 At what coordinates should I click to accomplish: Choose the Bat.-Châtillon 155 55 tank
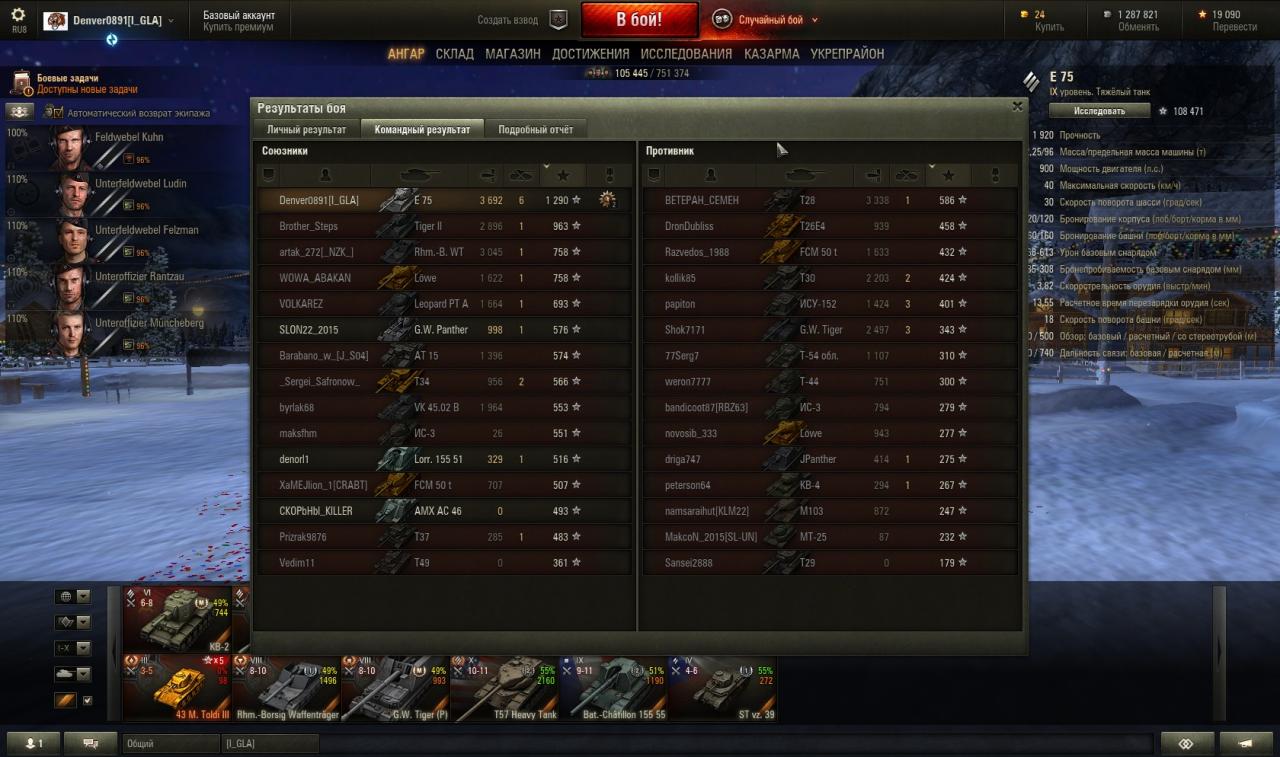coord(613,687)
